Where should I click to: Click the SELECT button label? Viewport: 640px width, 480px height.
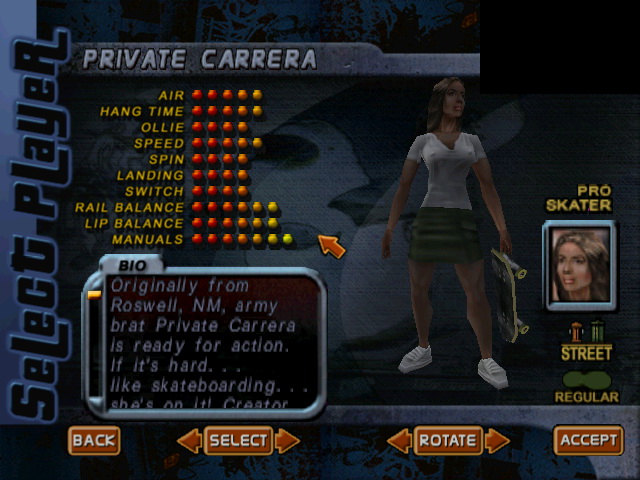pos(238,440)
